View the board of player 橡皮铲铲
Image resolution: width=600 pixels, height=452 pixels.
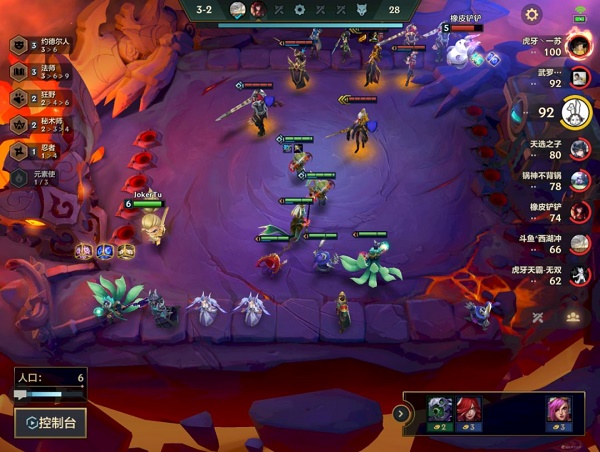coord(579,212)
